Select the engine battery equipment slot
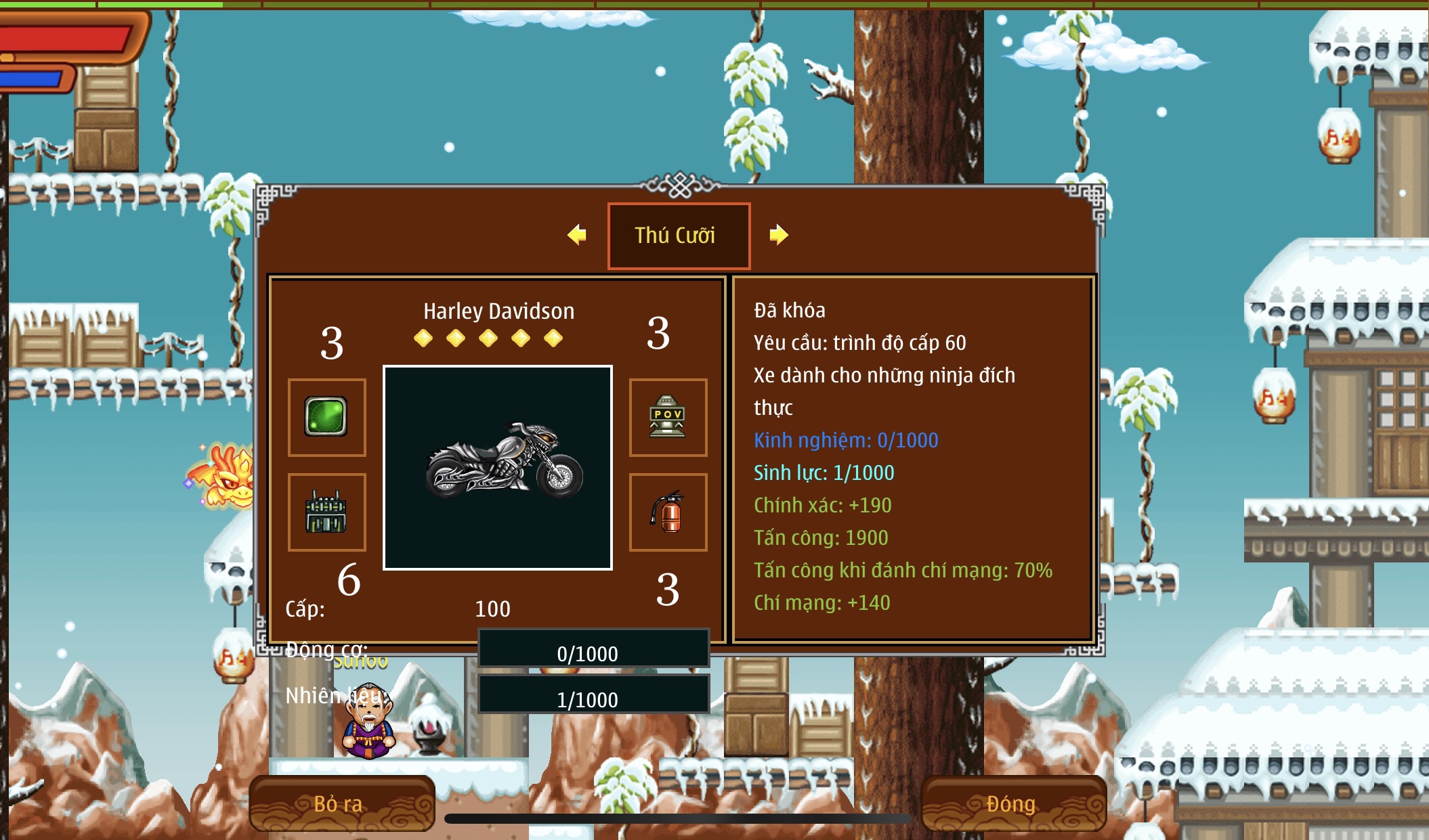The width and height of the screenshot is (1429, 840). (326, 512)
